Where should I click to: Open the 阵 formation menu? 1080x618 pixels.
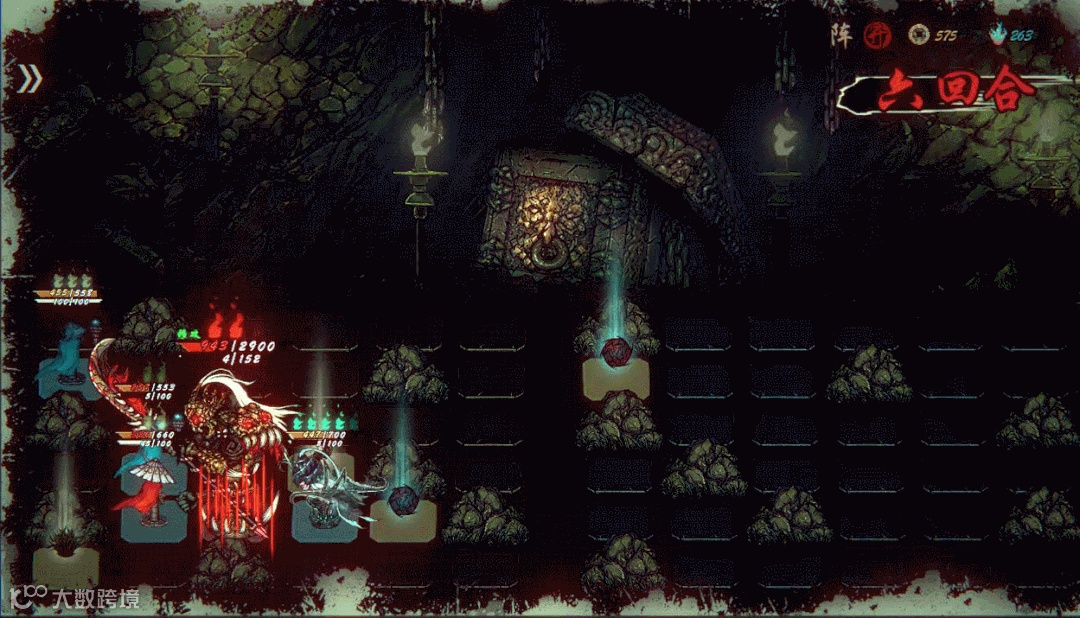[840, 34]
